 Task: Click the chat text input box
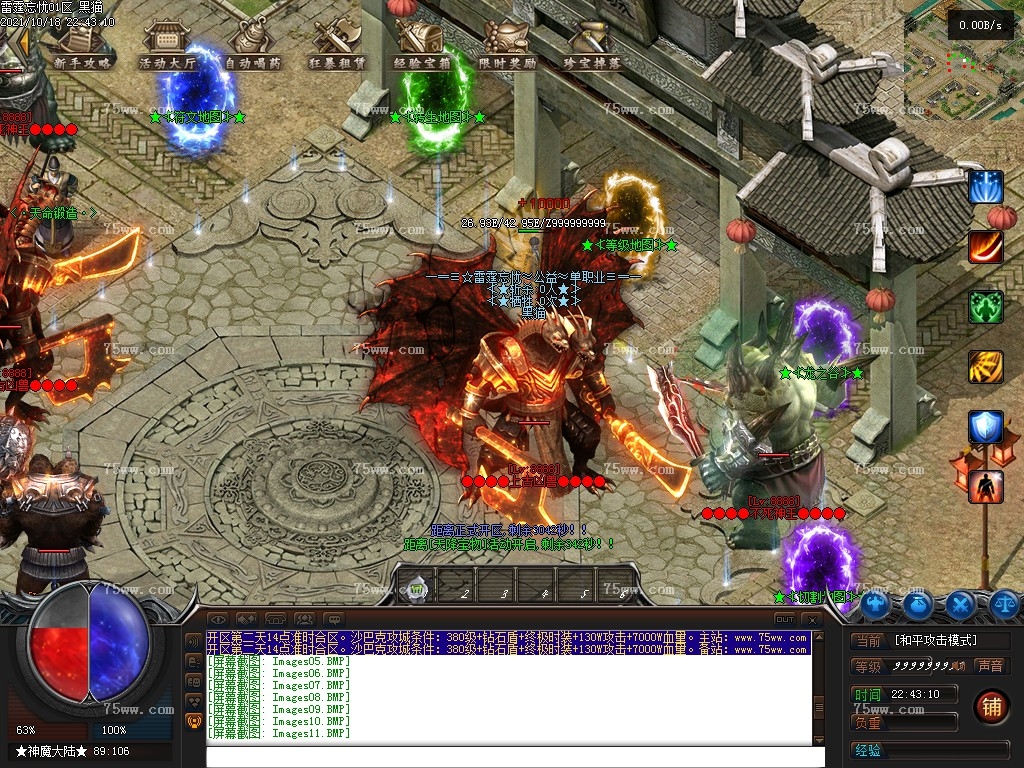(x=508, y=756)
